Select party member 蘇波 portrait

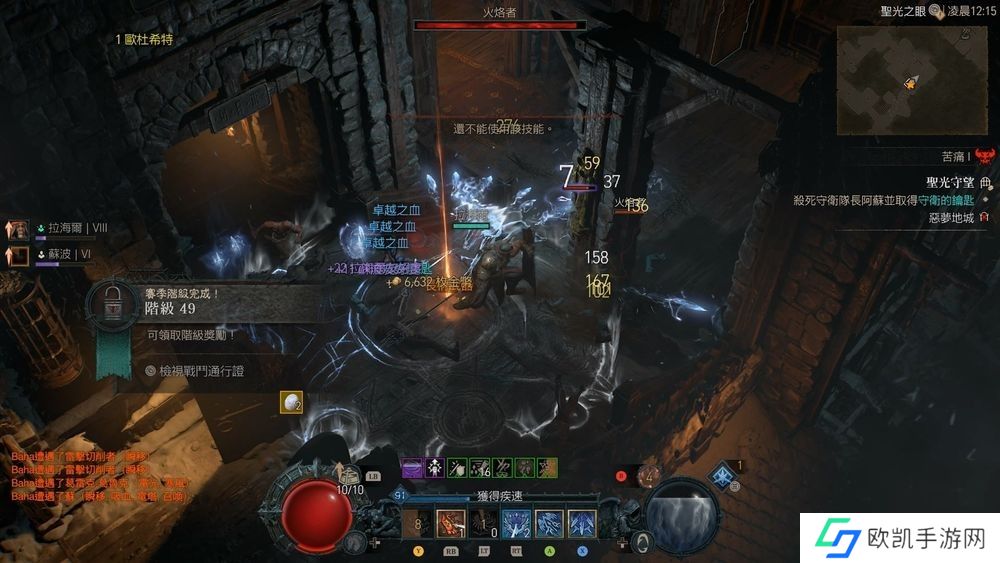tap(19, 256)
